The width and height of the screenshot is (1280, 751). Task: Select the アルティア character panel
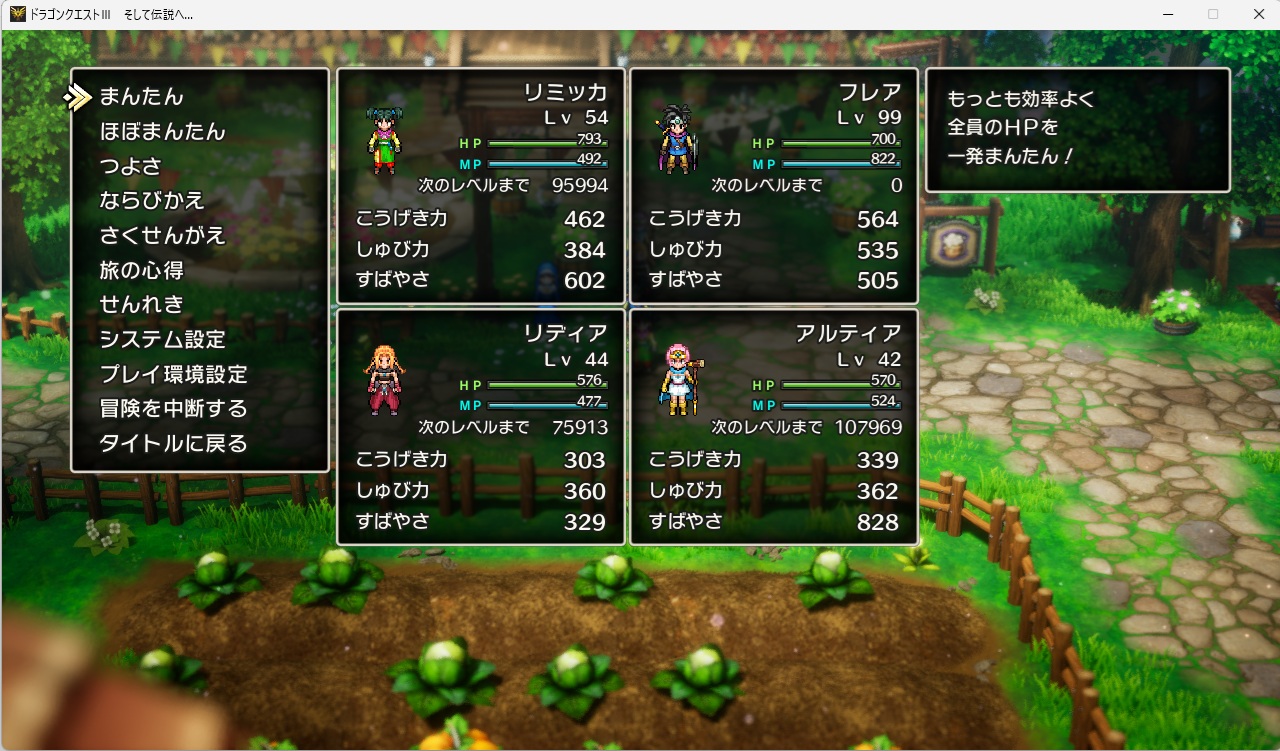click(773, 427)
